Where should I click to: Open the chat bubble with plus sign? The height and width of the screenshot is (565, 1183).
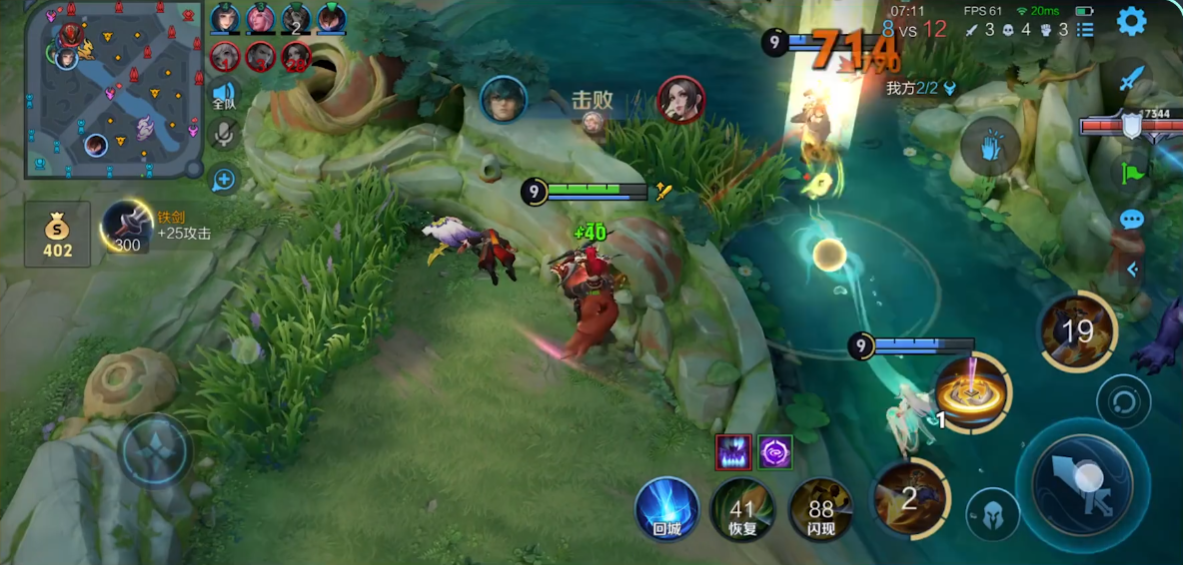tap(223, 180)
